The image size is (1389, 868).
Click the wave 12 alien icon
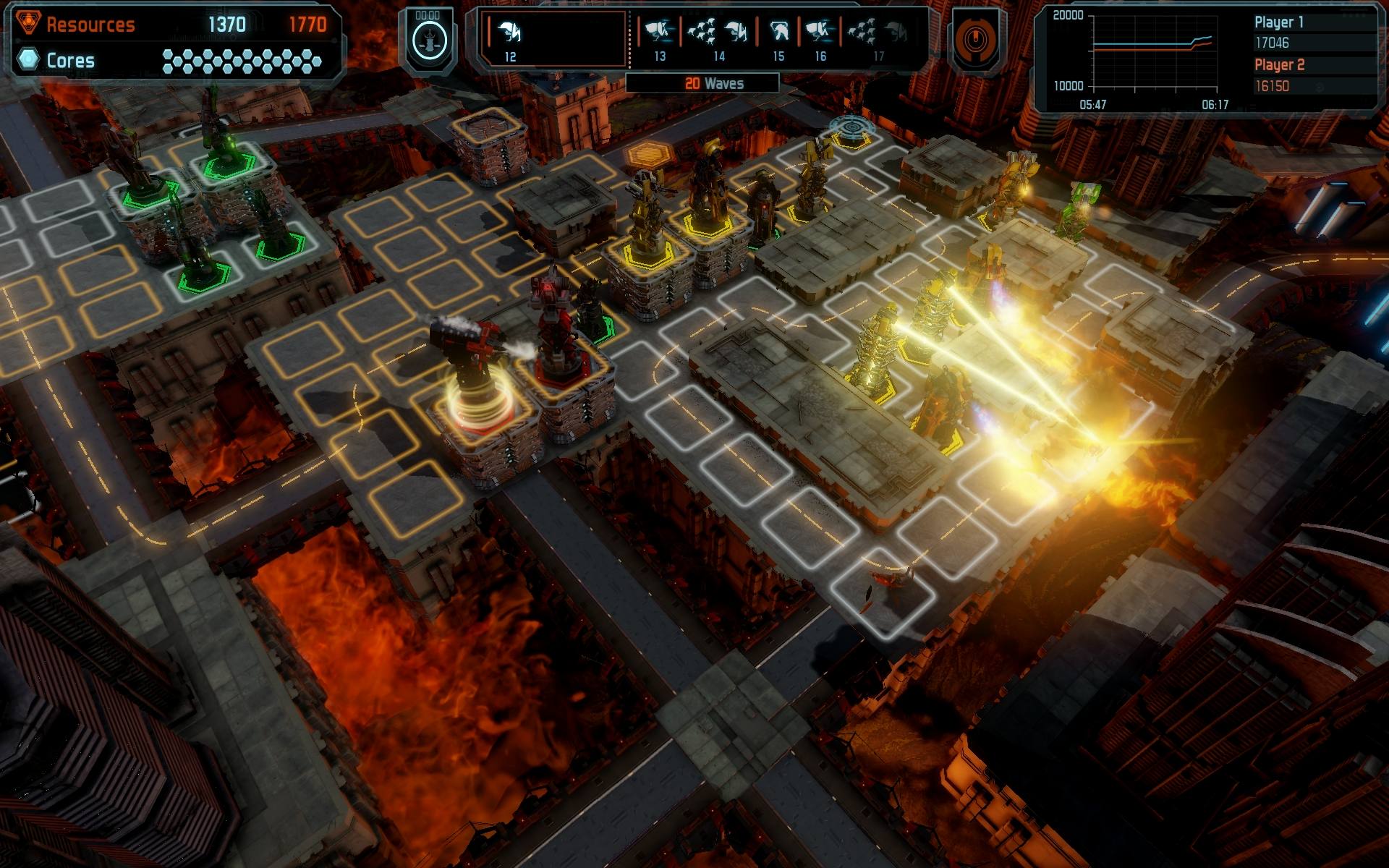click(511, 32)
